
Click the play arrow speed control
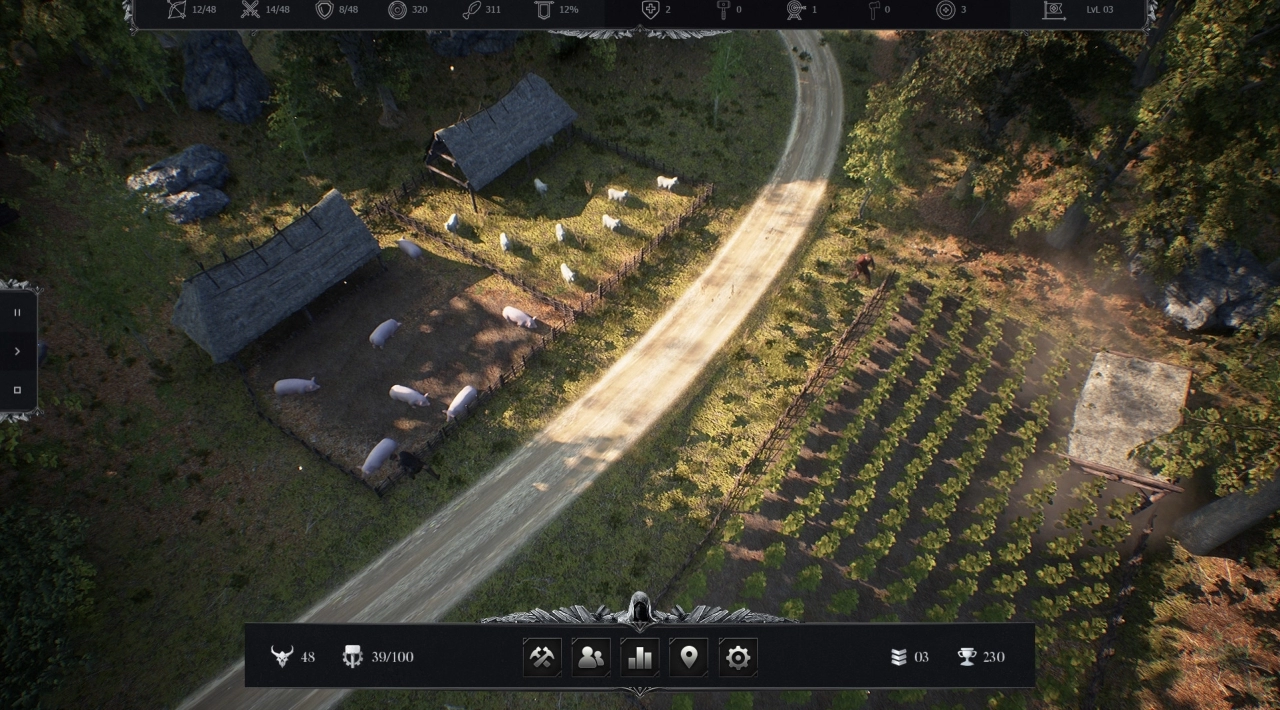pyautogui.click(x=17, y=351)
